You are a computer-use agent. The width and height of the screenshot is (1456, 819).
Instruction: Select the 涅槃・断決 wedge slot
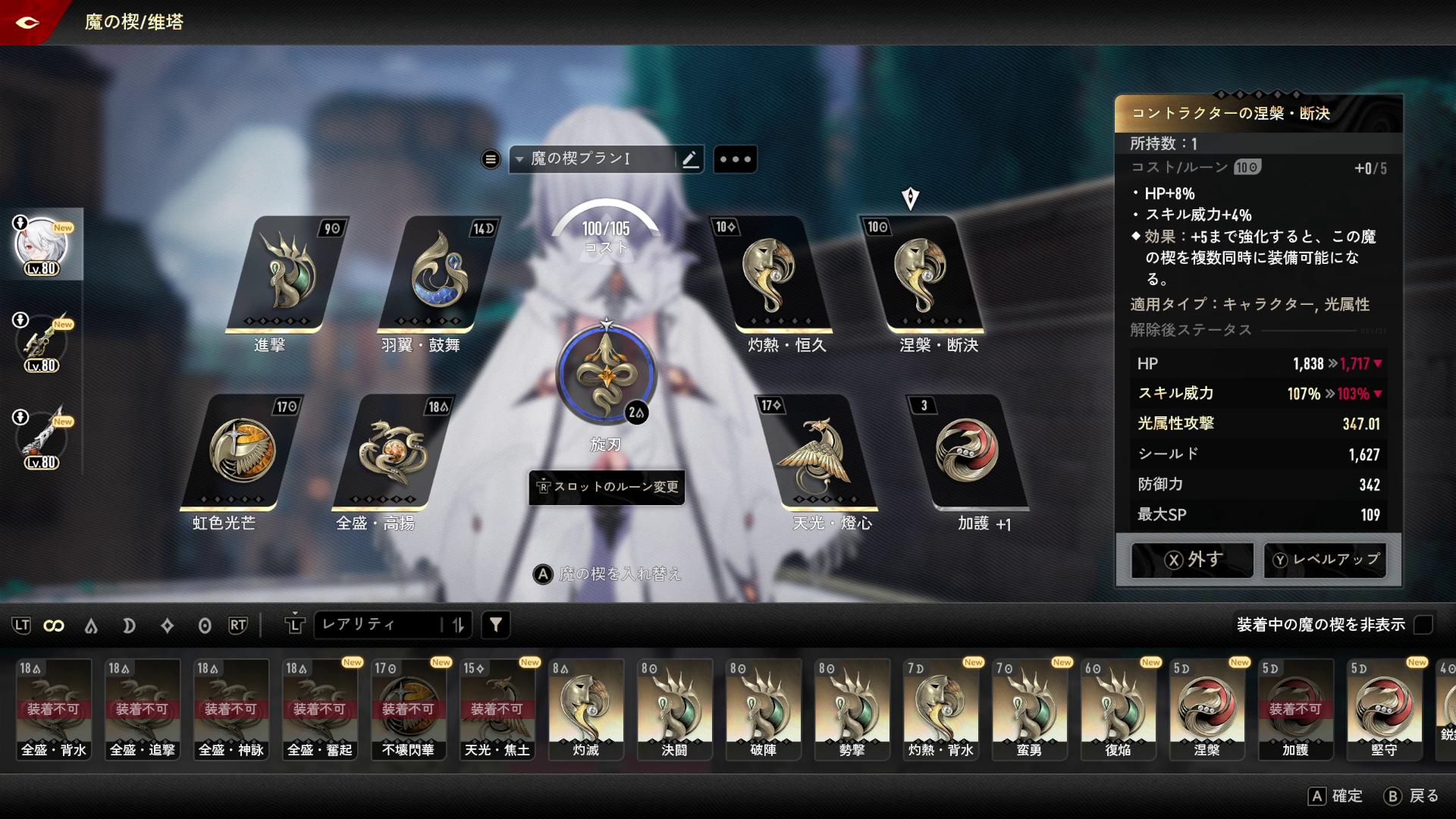click(920, 275)
